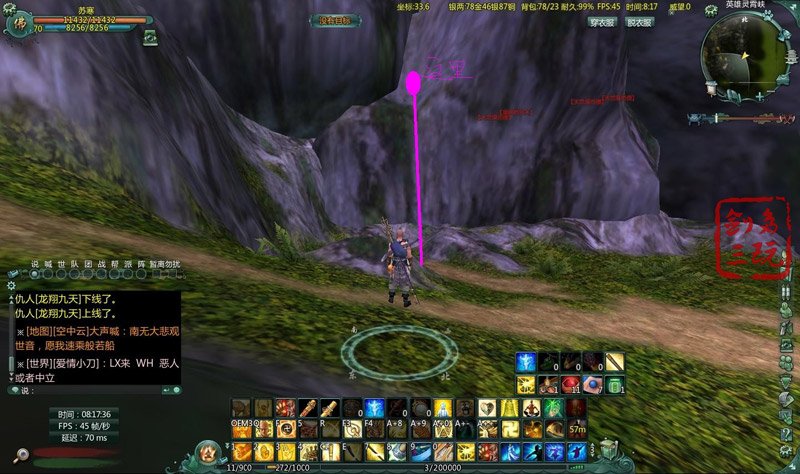This screenshot has height=474, width=800.
Task: Click the 穿衣服 button
Action: 601,21
